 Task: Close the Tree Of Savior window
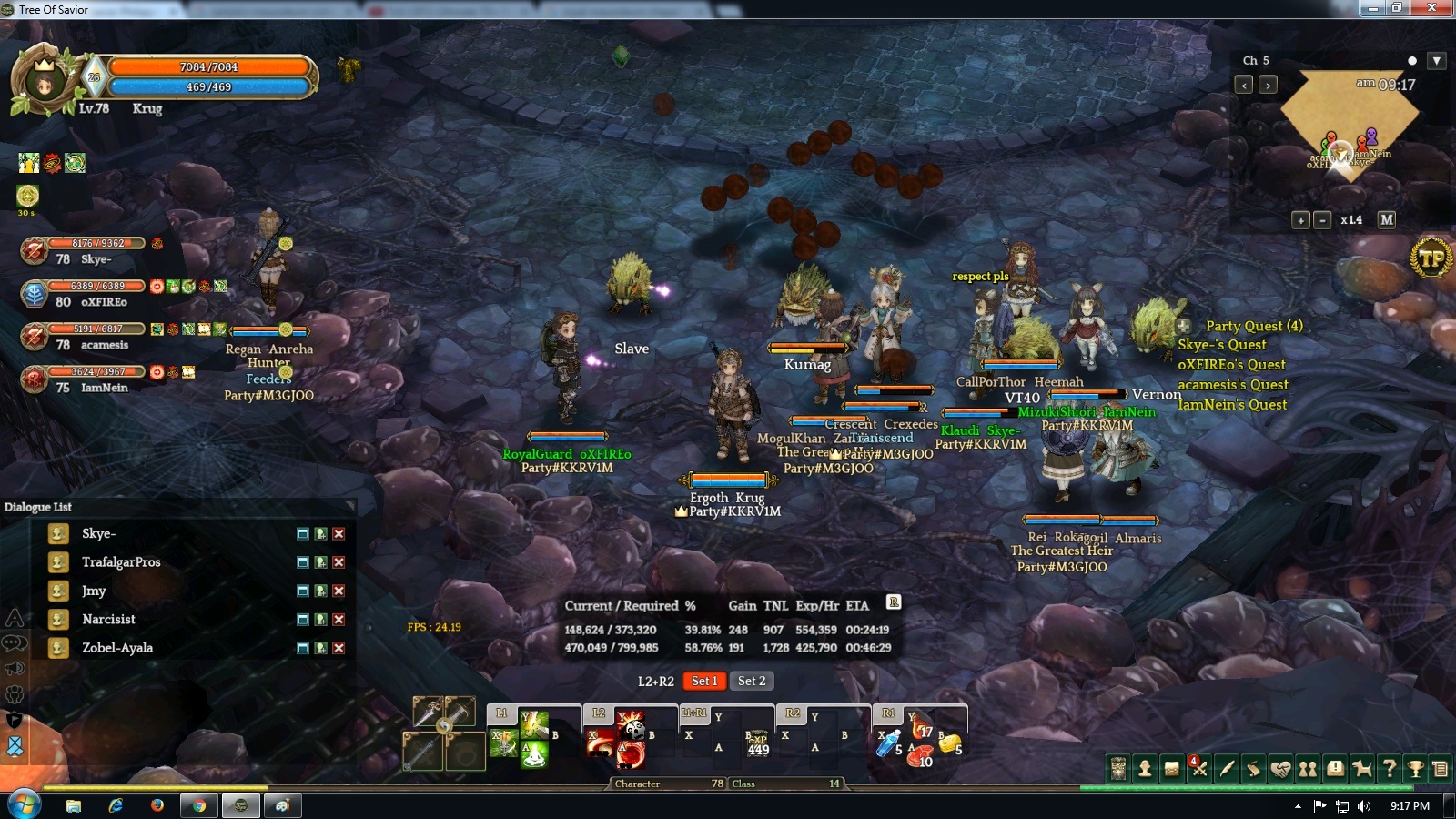(x=1432, y=8)
